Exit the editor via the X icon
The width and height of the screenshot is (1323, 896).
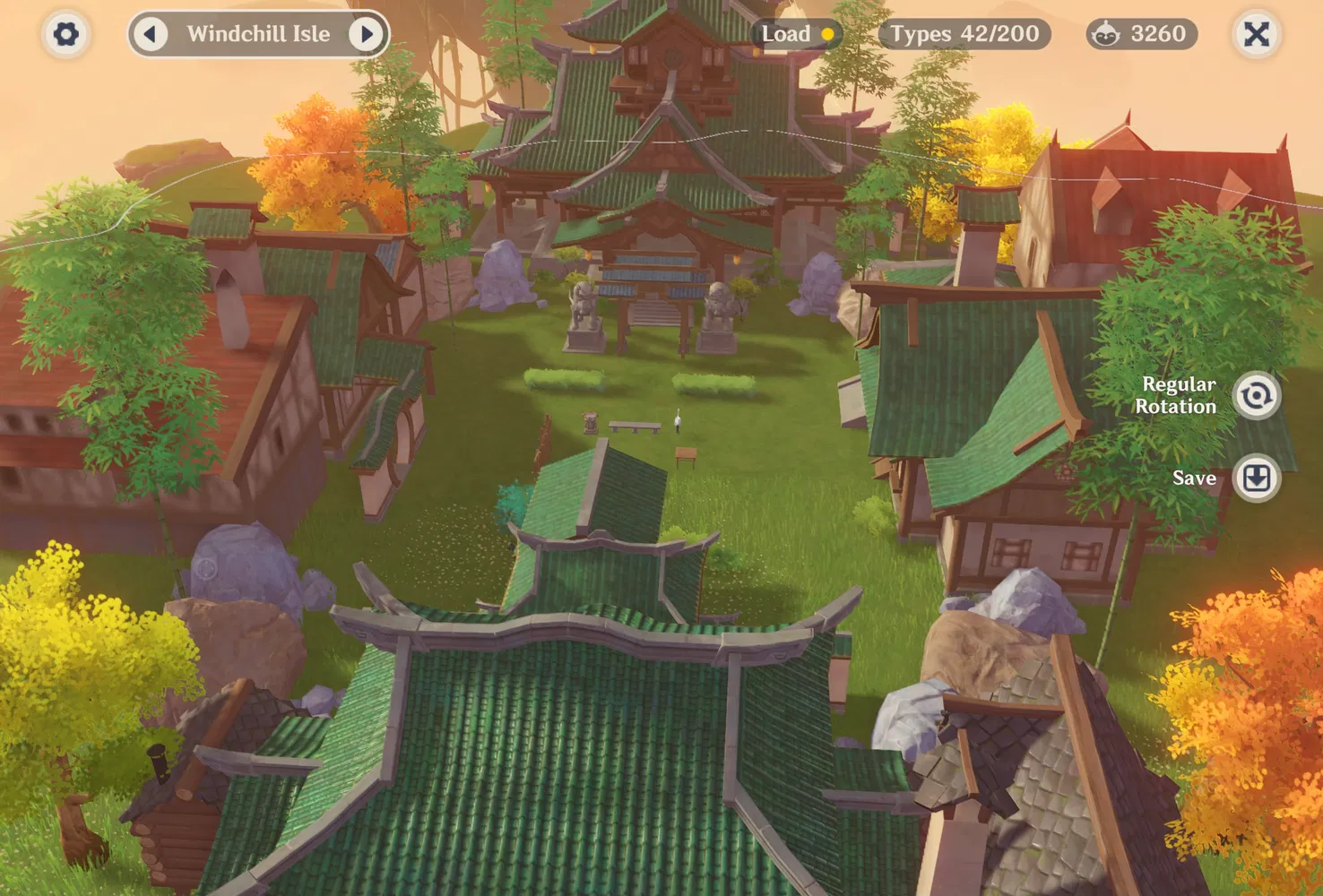[x=1256, y=33]
